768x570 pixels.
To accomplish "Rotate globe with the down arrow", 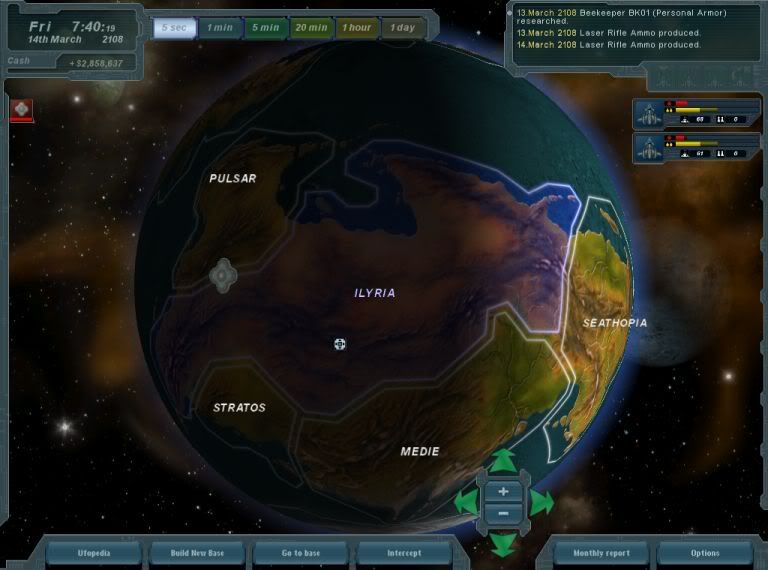I will (x=503, y=543).
